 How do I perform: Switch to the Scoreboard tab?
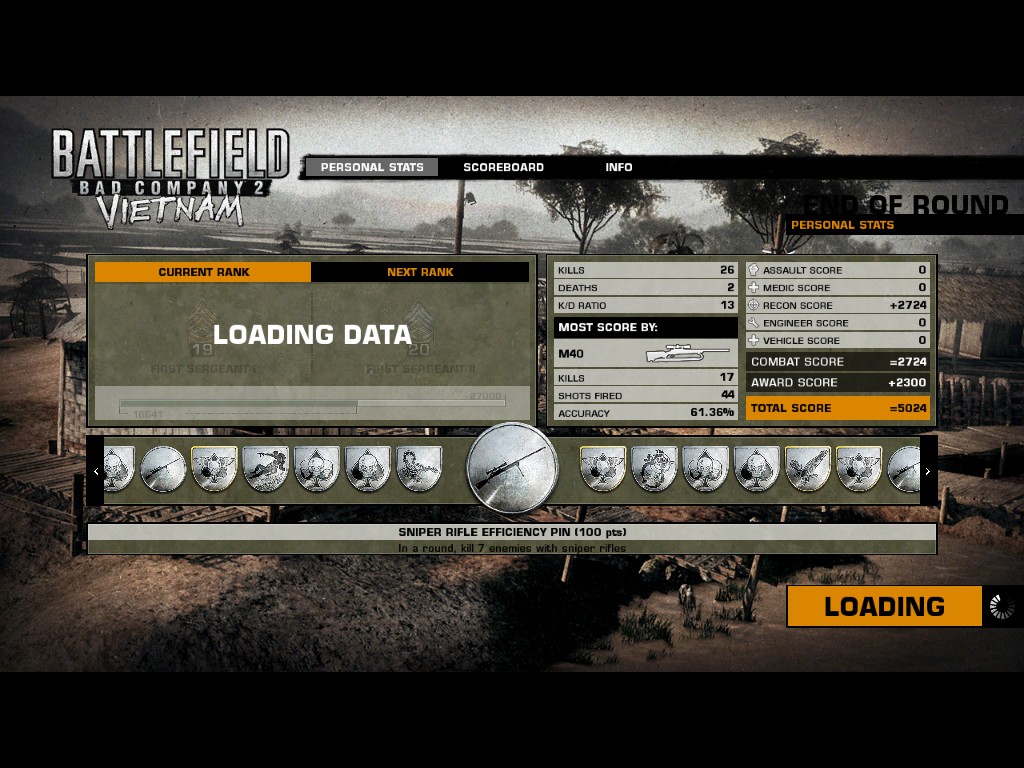[x=503, y=167]
